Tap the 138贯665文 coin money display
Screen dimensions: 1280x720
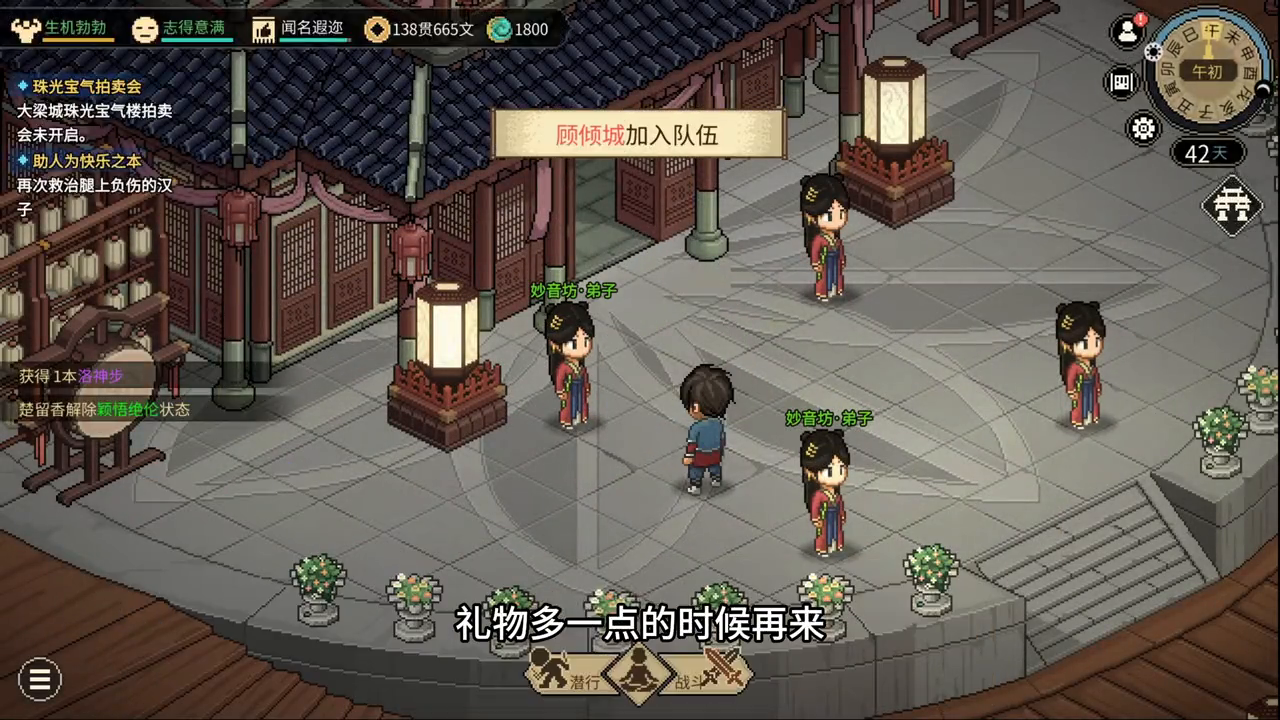pyautogui.click(x=420, y=29)
